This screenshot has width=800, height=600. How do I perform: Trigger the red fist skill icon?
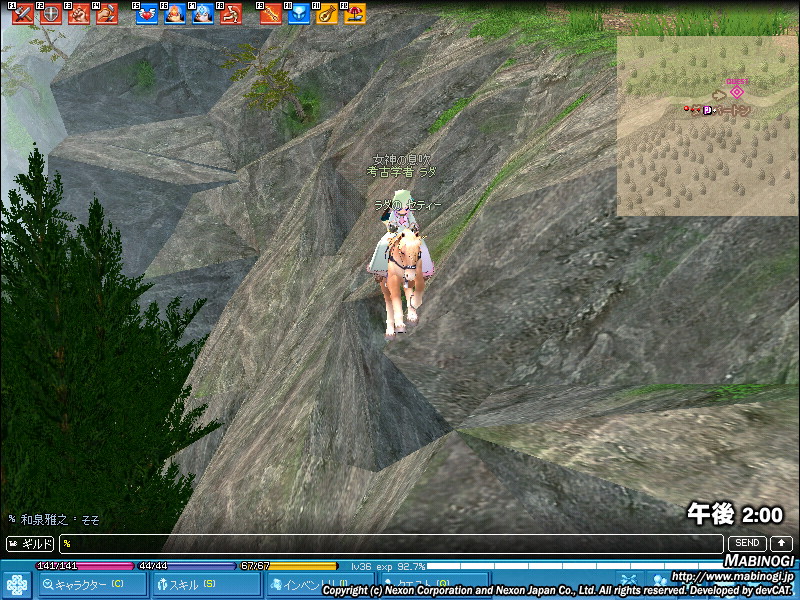tap(78, 14)
